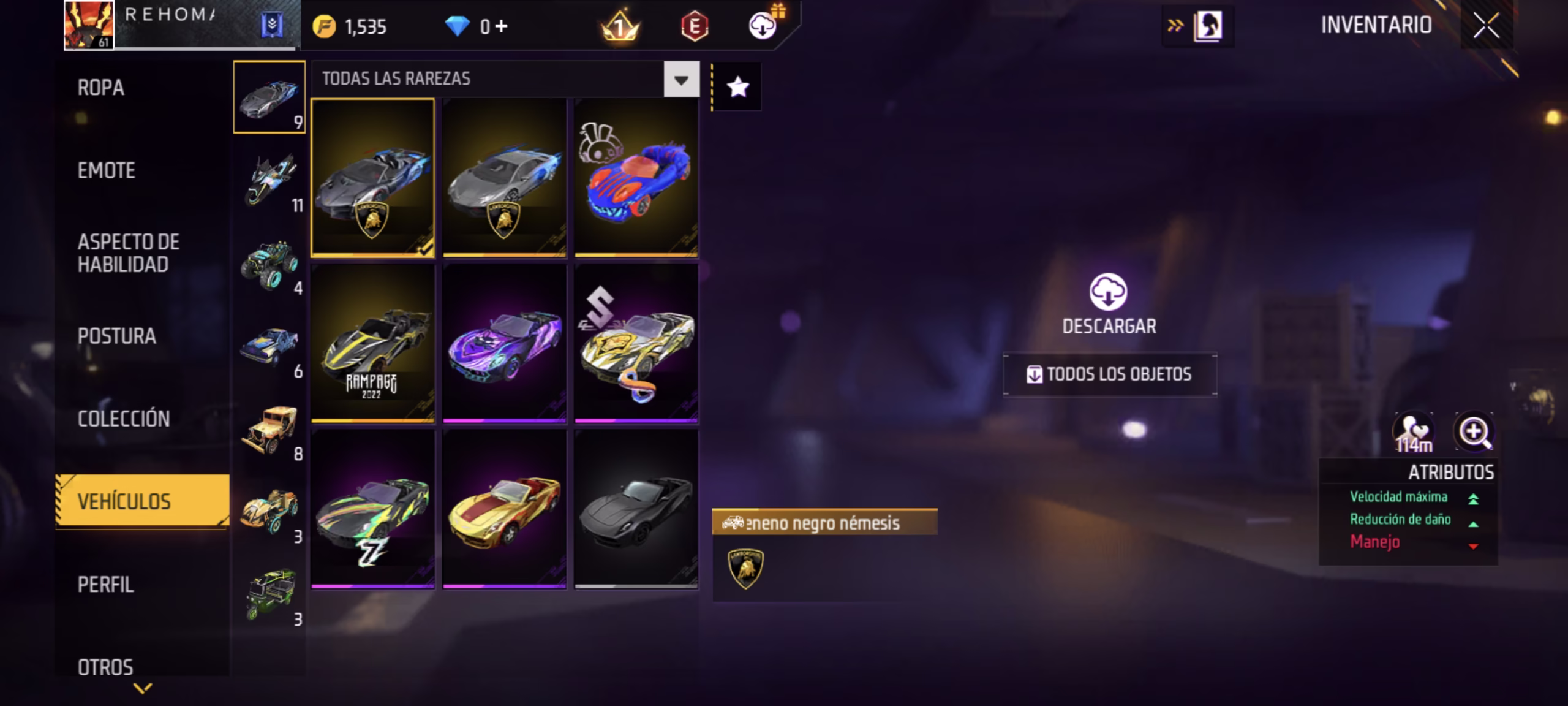Select the plain black sports car skin
Viewport: 1568px width, 706px height.
coord(636,509)
